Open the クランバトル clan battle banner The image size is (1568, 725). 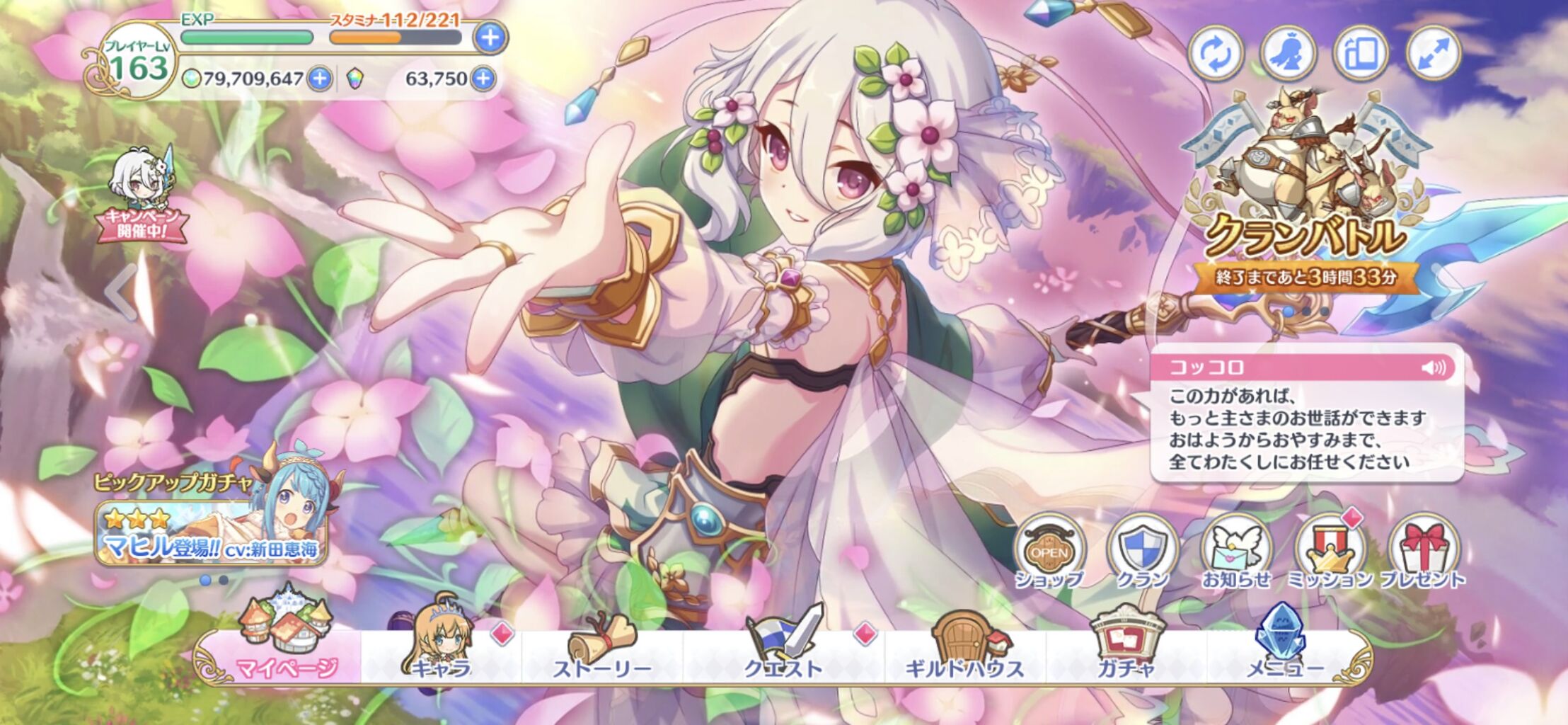tap(1323, 212)
